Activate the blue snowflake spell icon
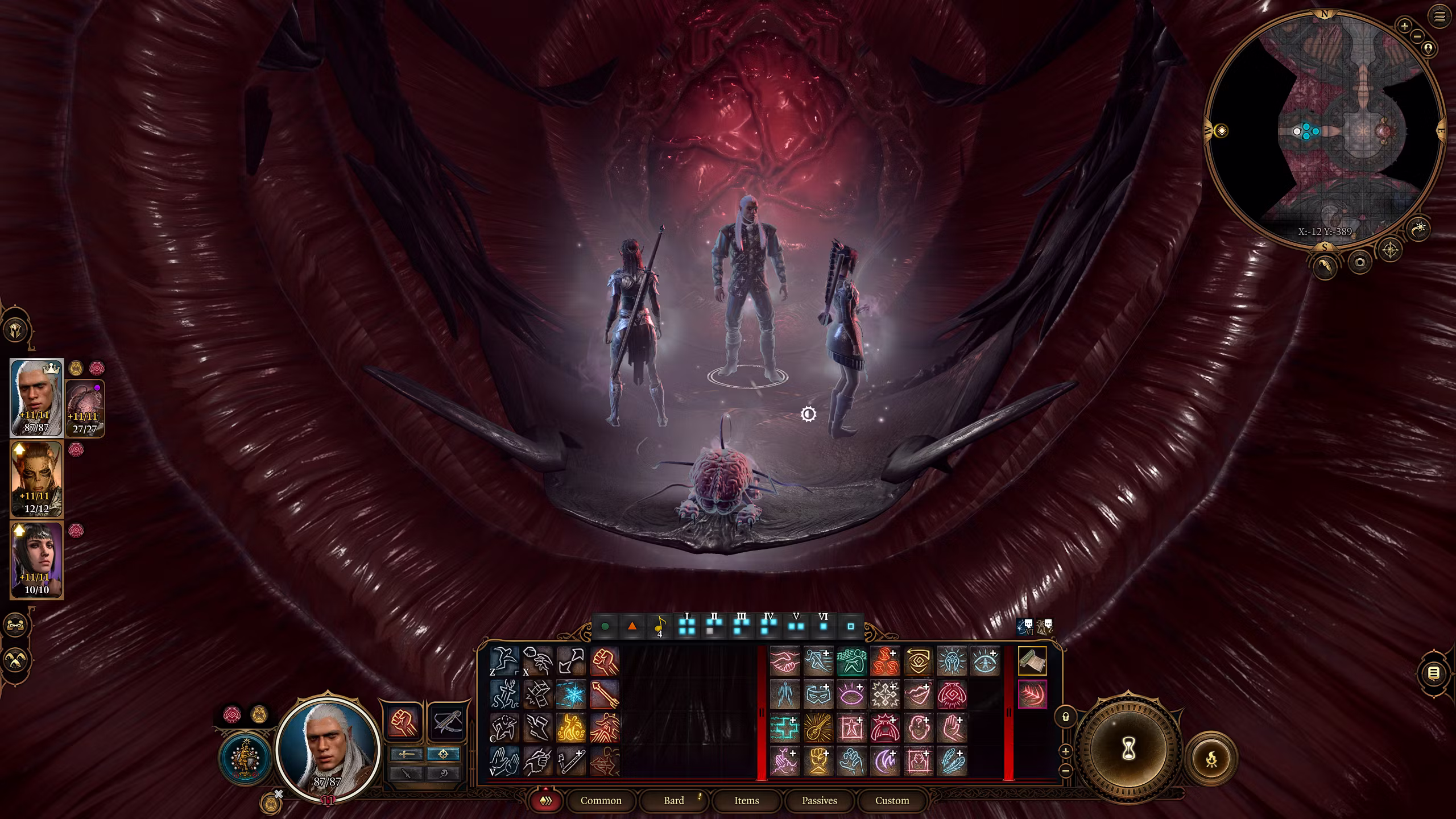 (570, 694)
